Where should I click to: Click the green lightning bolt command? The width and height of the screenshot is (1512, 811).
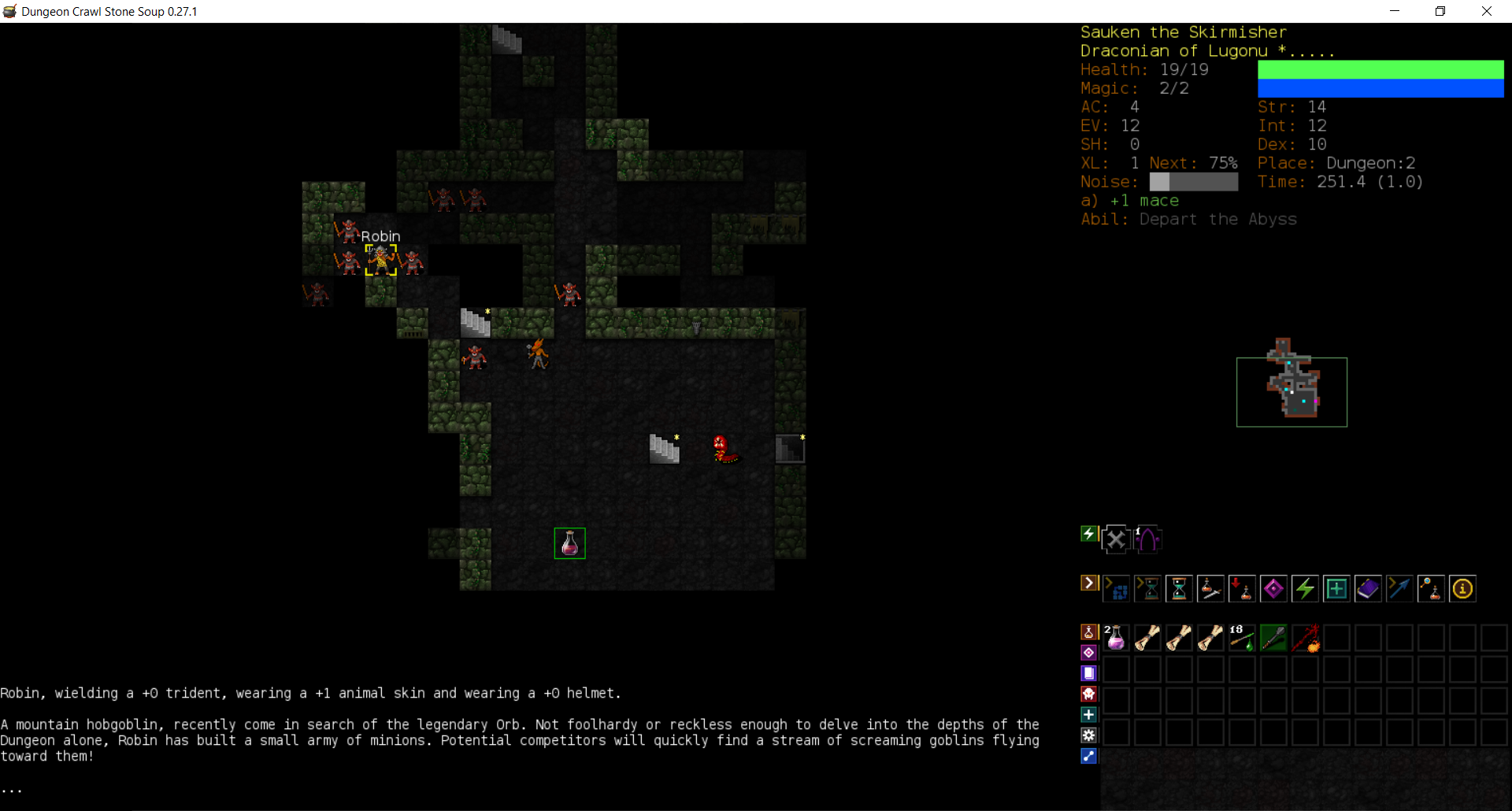click(1305, 589)
